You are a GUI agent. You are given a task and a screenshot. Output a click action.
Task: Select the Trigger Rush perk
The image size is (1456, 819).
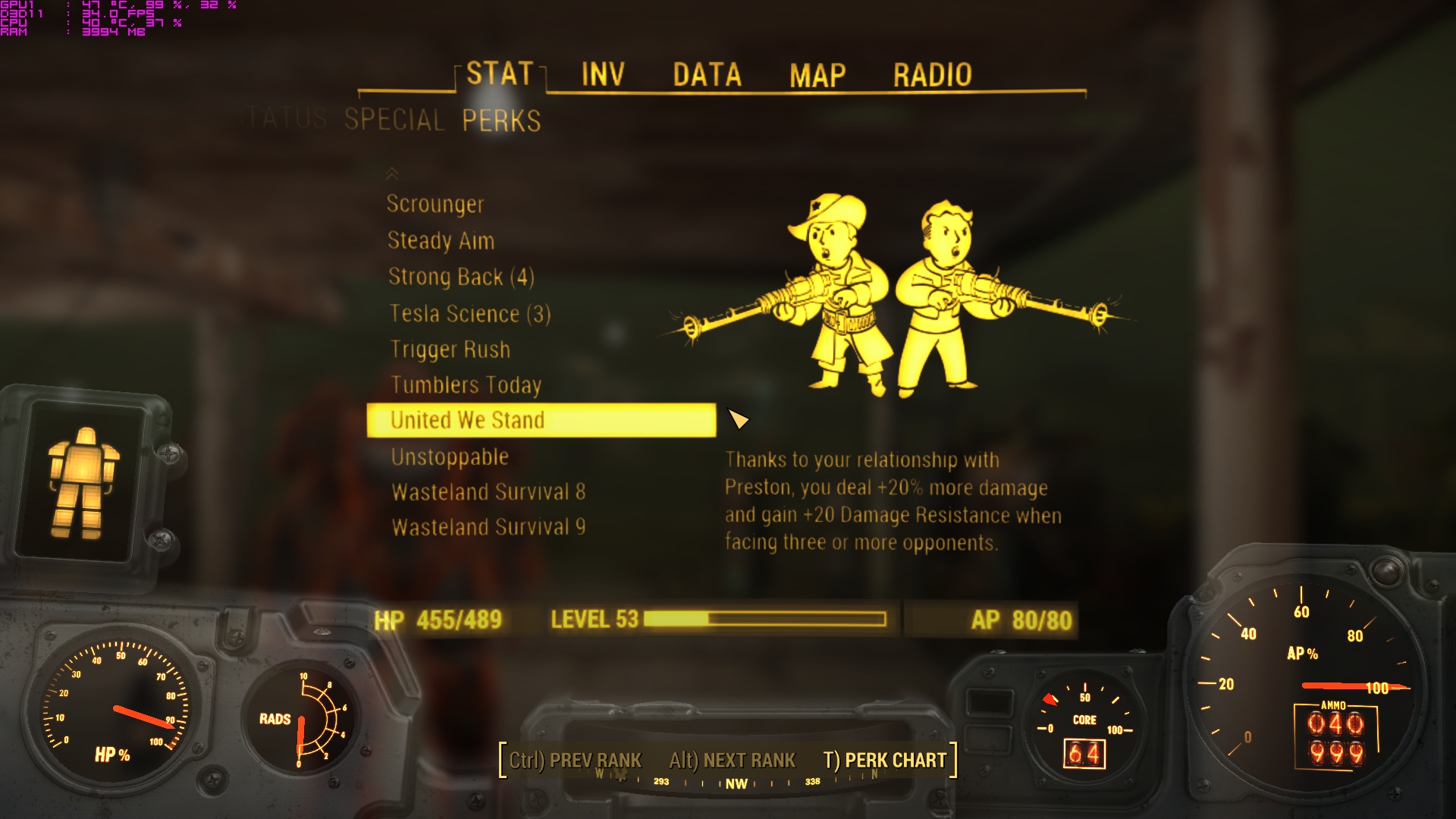(x=449, y=349)
